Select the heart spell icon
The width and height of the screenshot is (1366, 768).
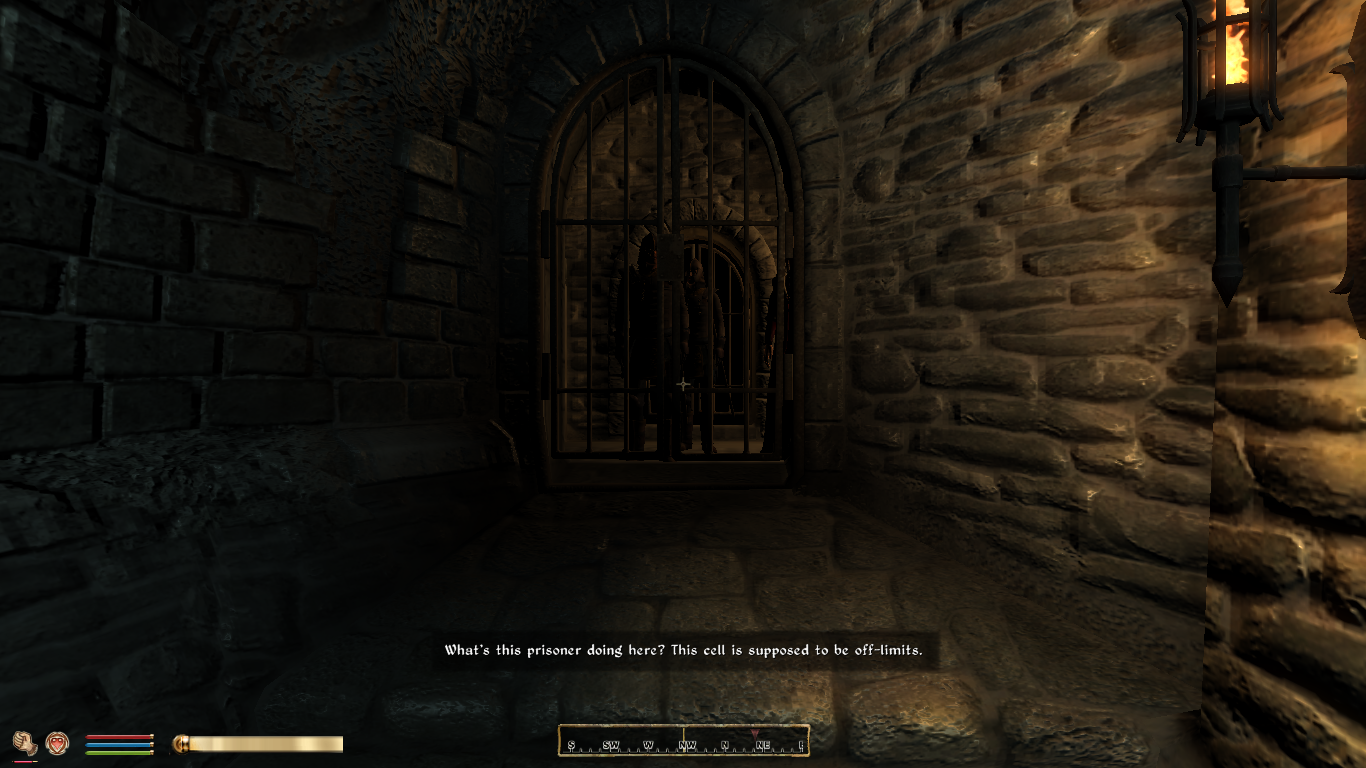pyautogui.click(x=57, y=743)
